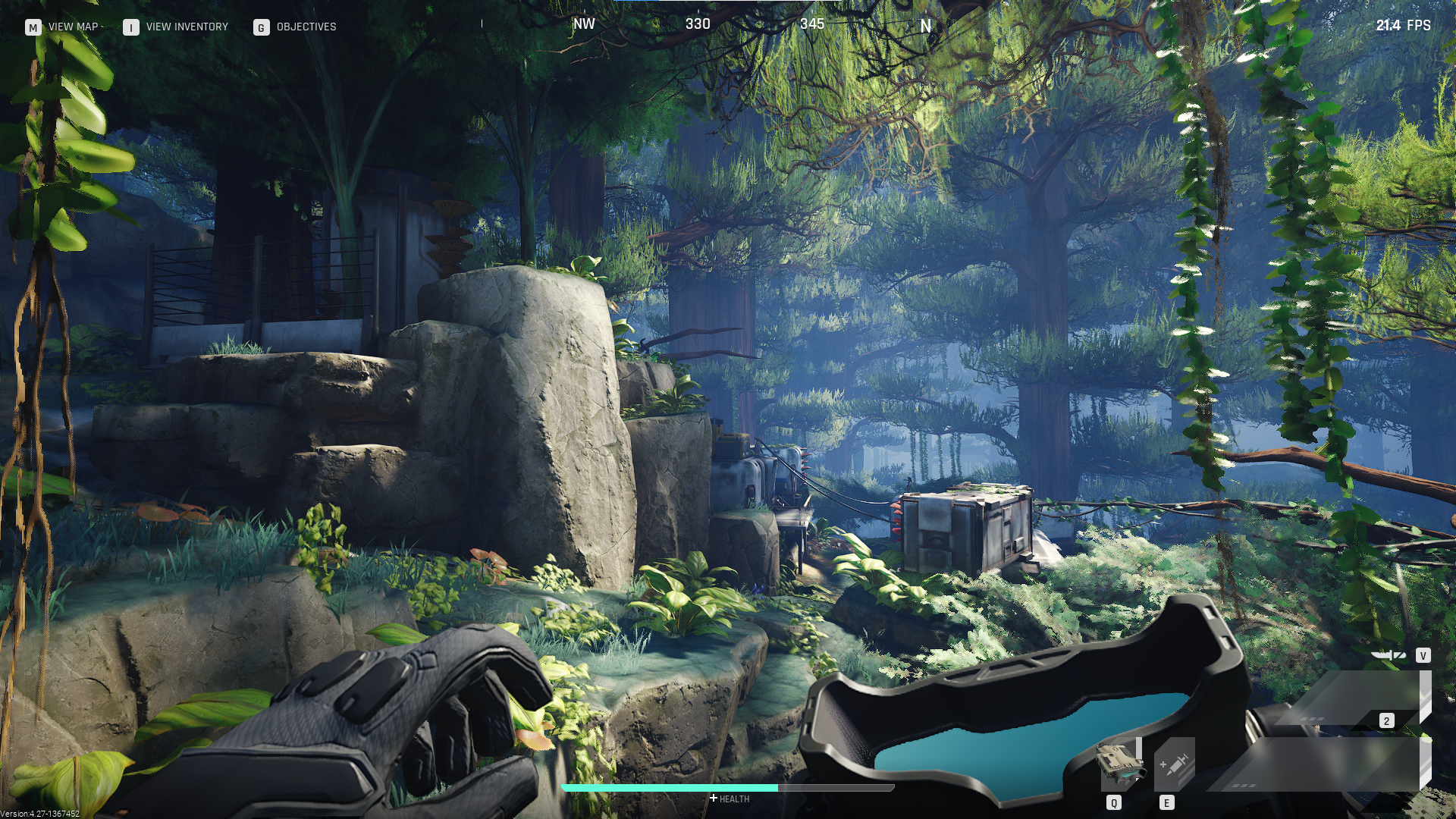
Task: Open View Inventory
Action: click(176, 27)
